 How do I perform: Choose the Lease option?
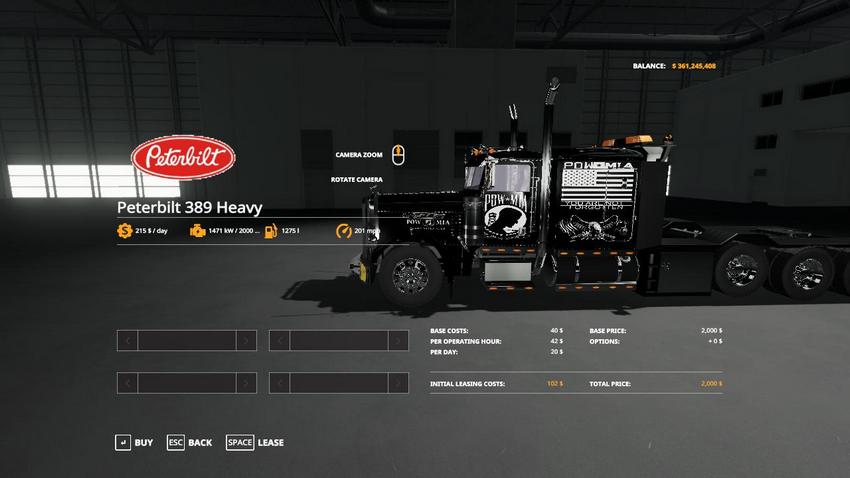point(255,442)
